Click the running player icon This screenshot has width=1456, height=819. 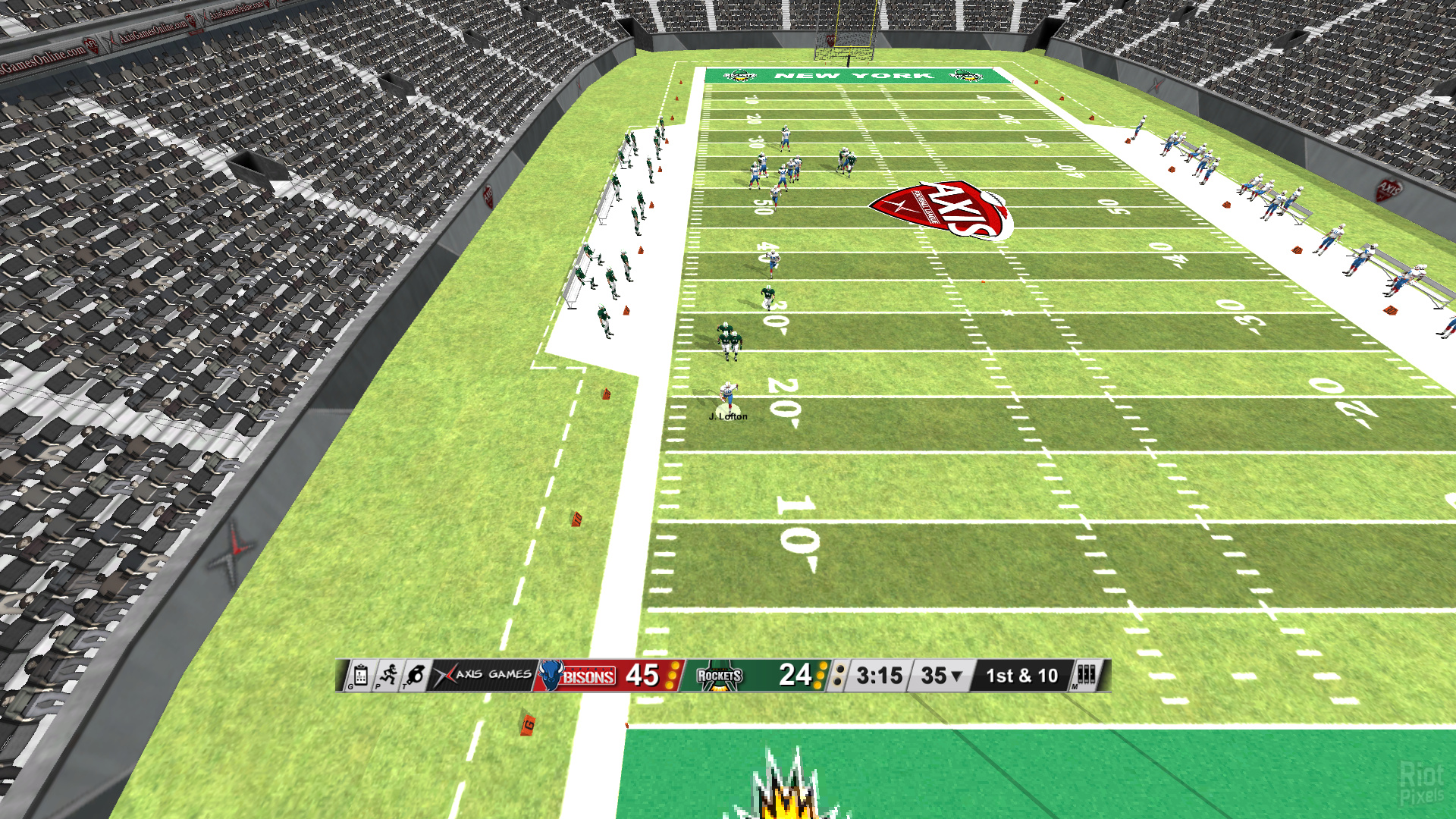388,675
